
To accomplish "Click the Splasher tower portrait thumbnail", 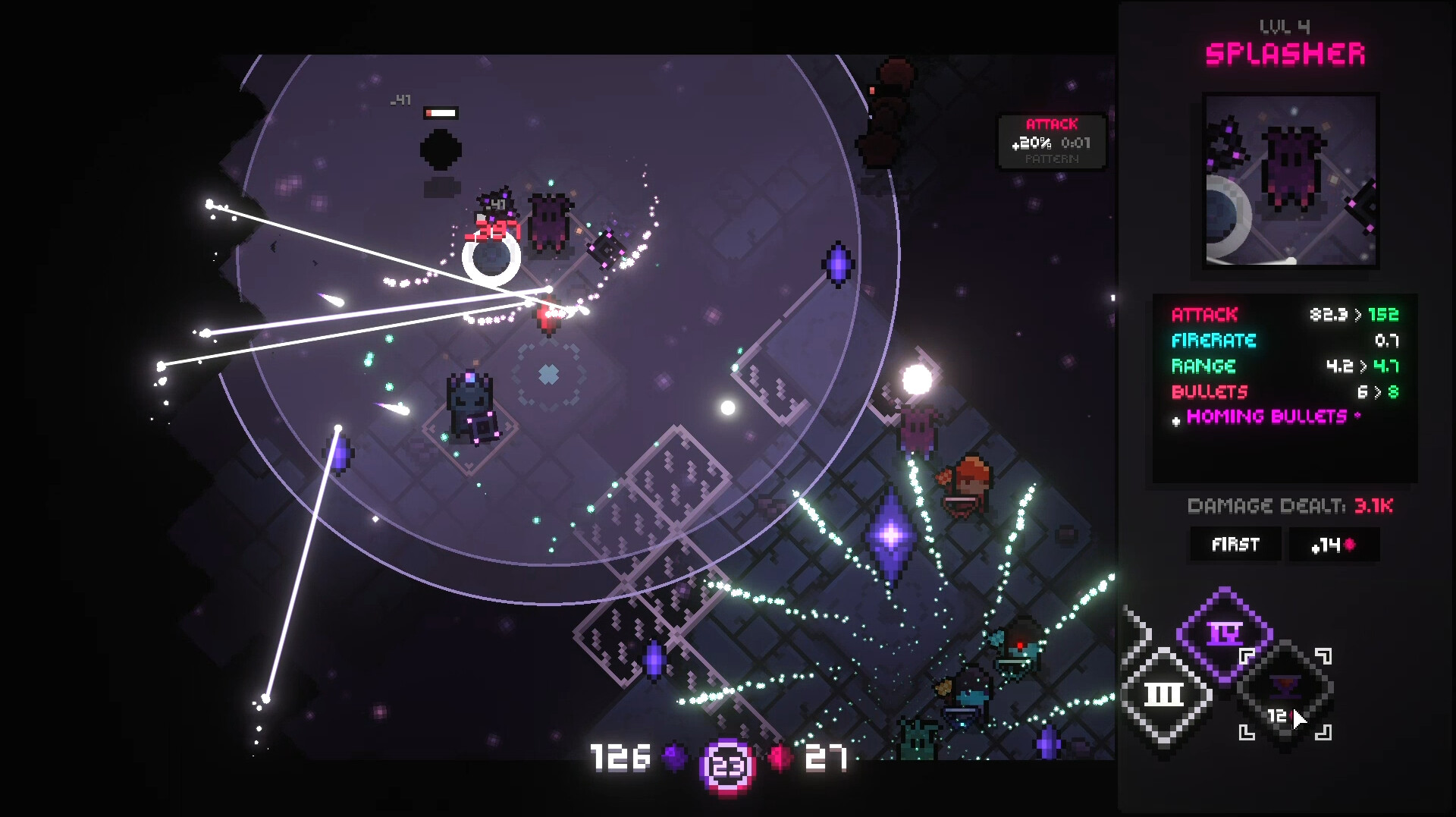I will point(1291,181).
